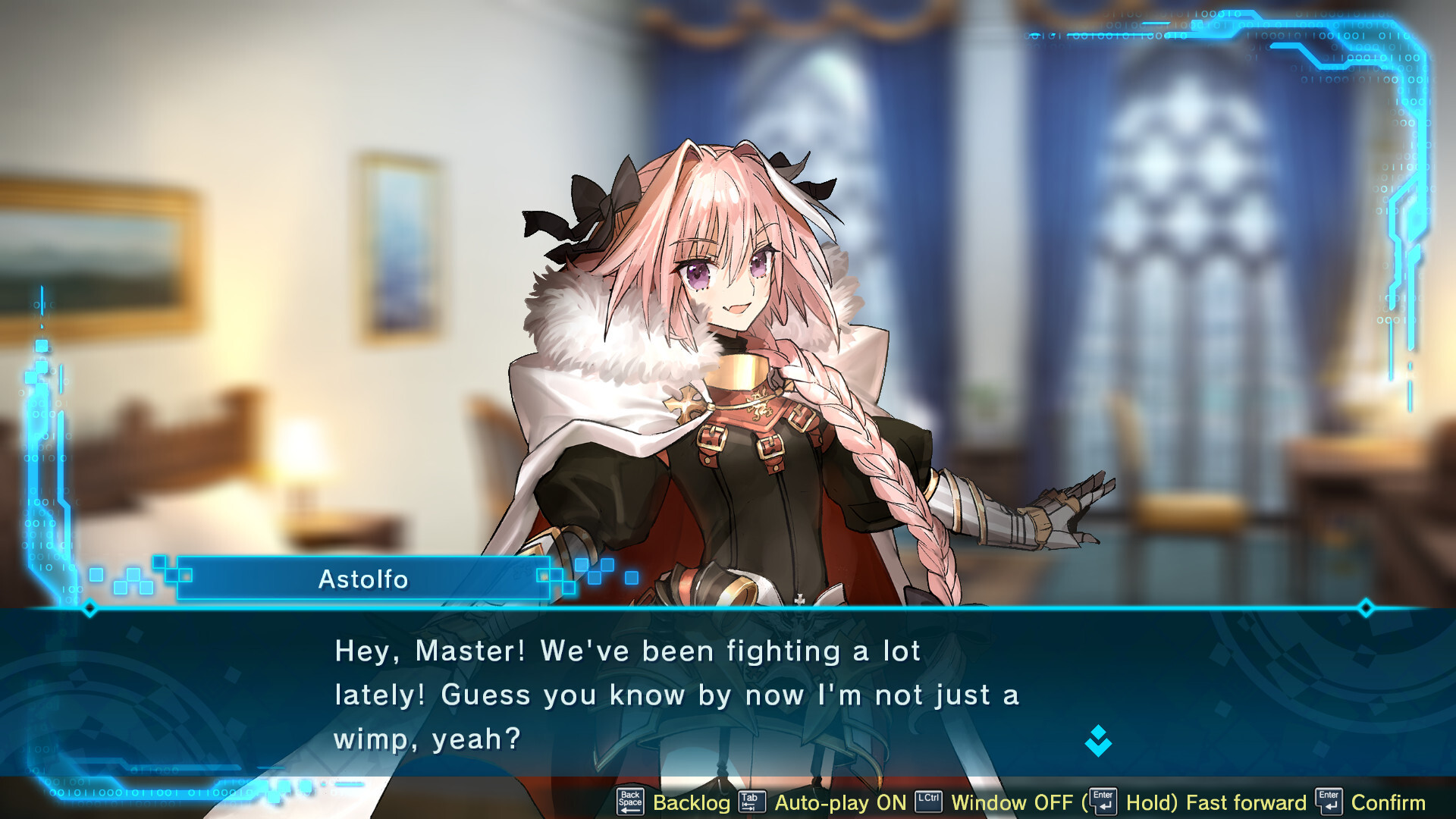
Task: Toggle the dialogue Window visibility OFF
Action: 1011,802
